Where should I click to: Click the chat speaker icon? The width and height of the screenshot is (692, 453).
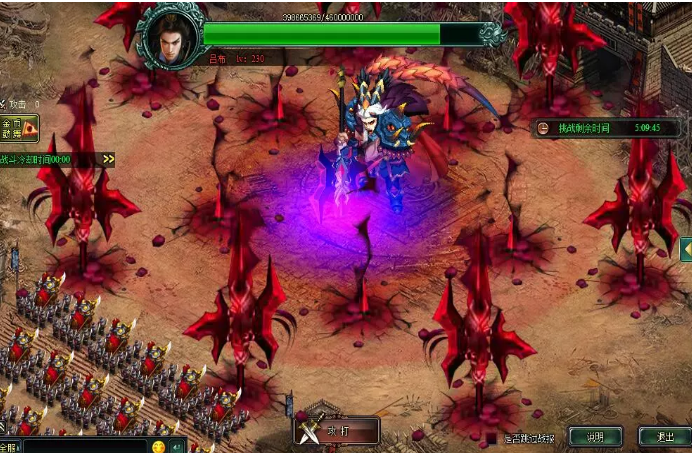coord(176,446)
